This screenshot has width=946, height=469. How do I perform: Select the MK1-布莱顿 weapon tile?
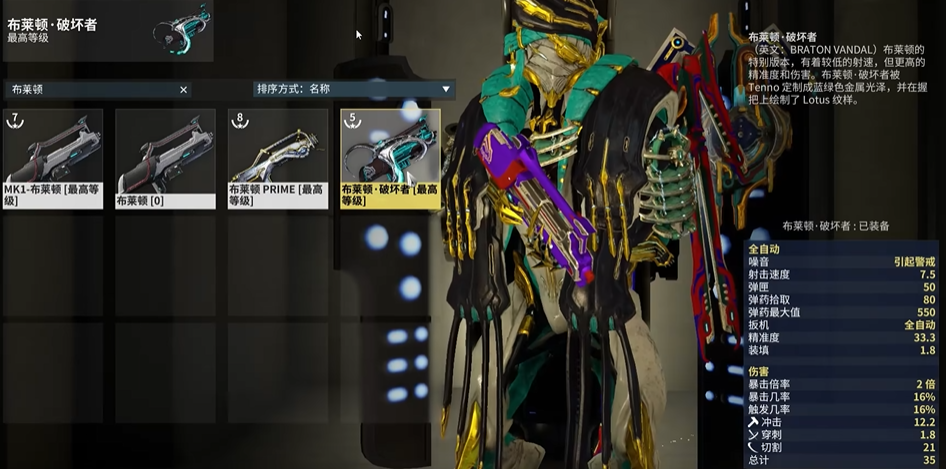click(x=53, y=158)
